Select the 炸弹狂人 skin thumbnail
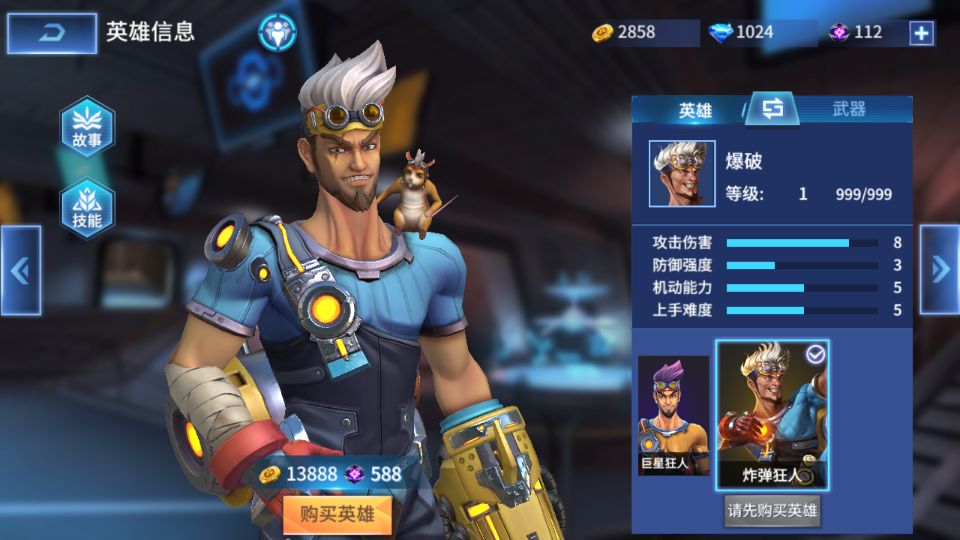 pos(772,415)
